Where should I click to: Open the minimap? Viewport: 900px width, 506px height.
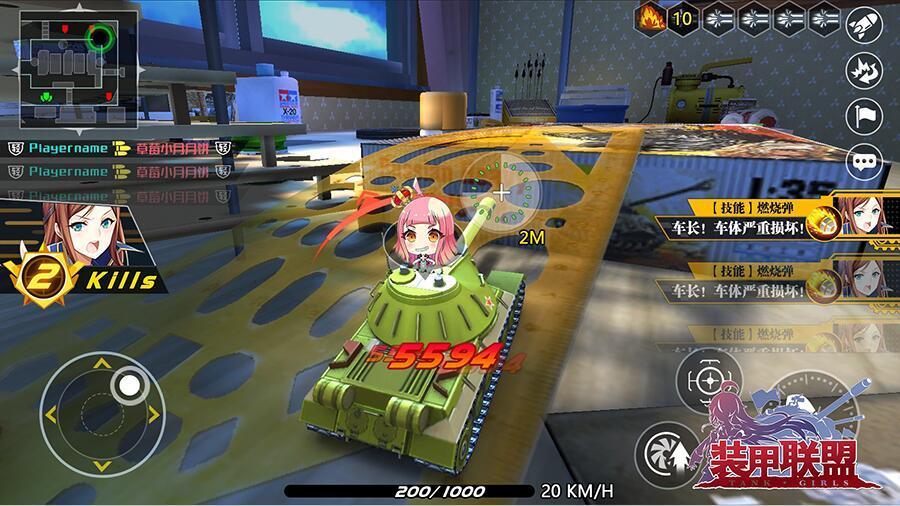(68, 63)
